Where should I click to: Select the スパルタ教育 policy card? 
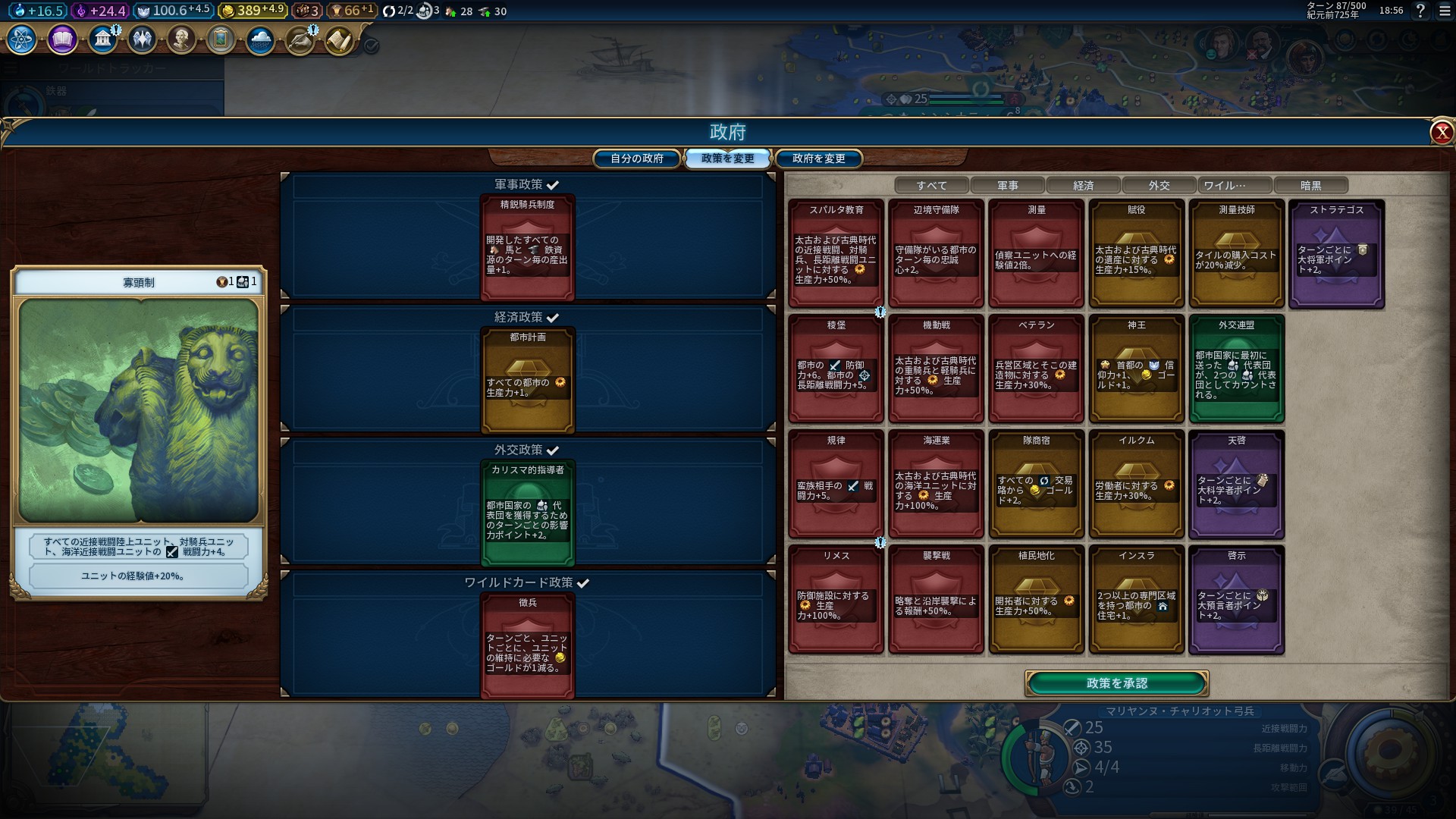(x=836, y=253)
